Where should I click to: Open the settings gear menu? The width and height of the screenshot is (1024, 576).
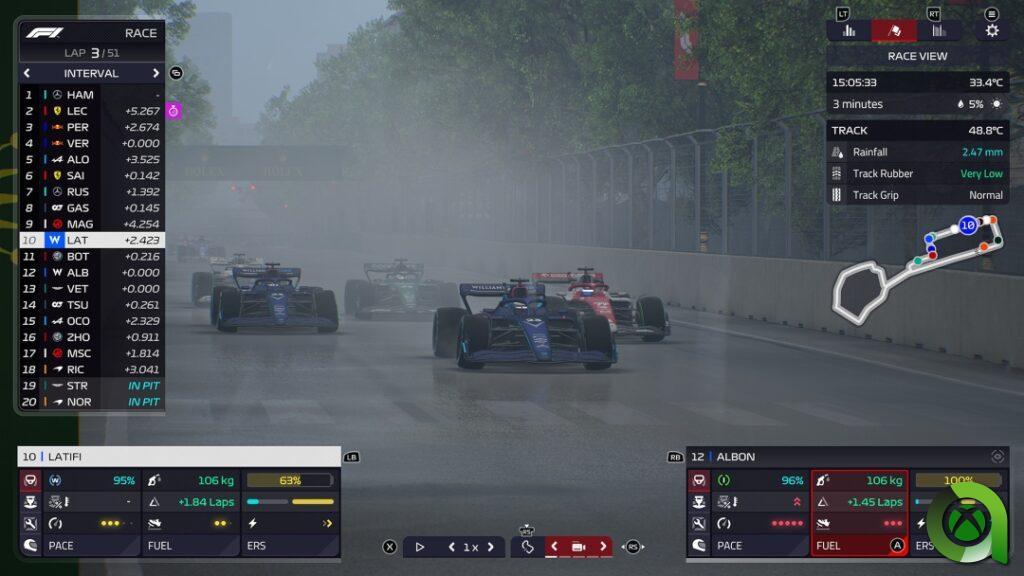pyautogui.click(x=992, y=30)
